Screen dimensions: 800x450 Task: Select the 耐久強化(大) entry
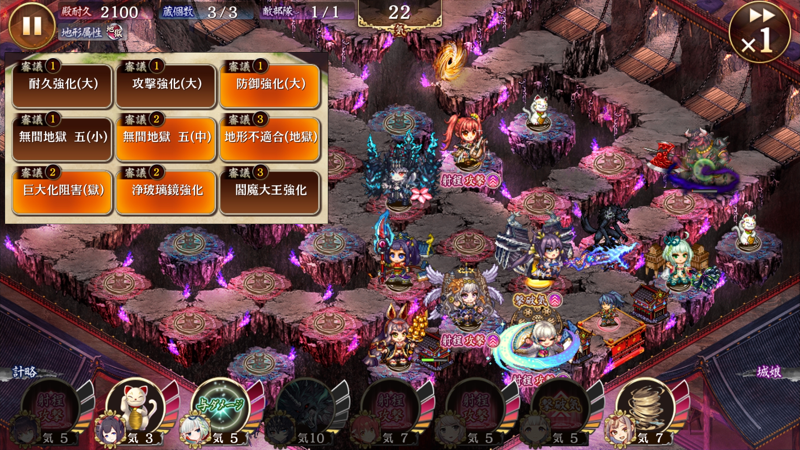tap(62, 85)
